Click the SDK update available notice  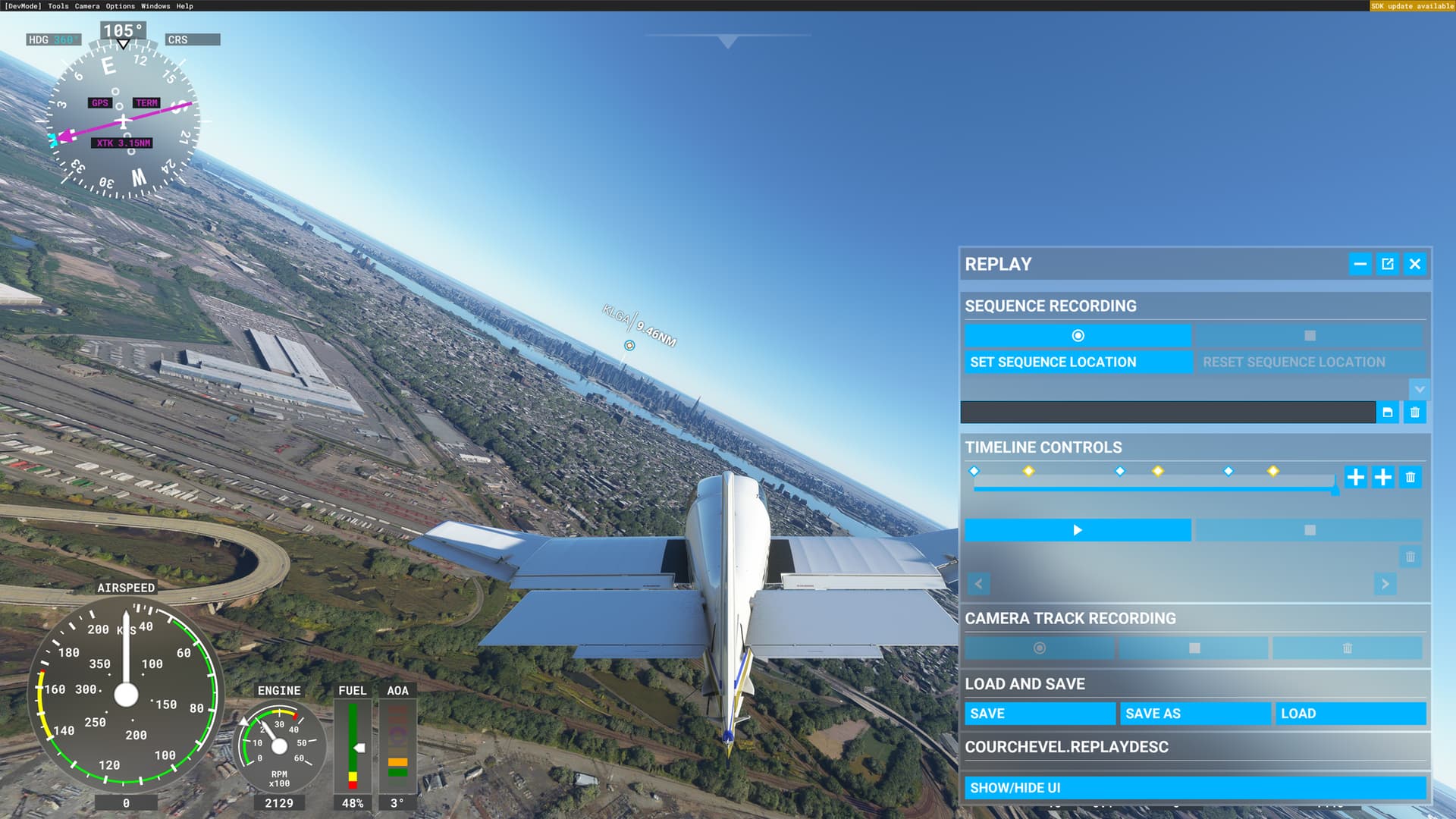pyautogui.click(x=1412, y=6)
